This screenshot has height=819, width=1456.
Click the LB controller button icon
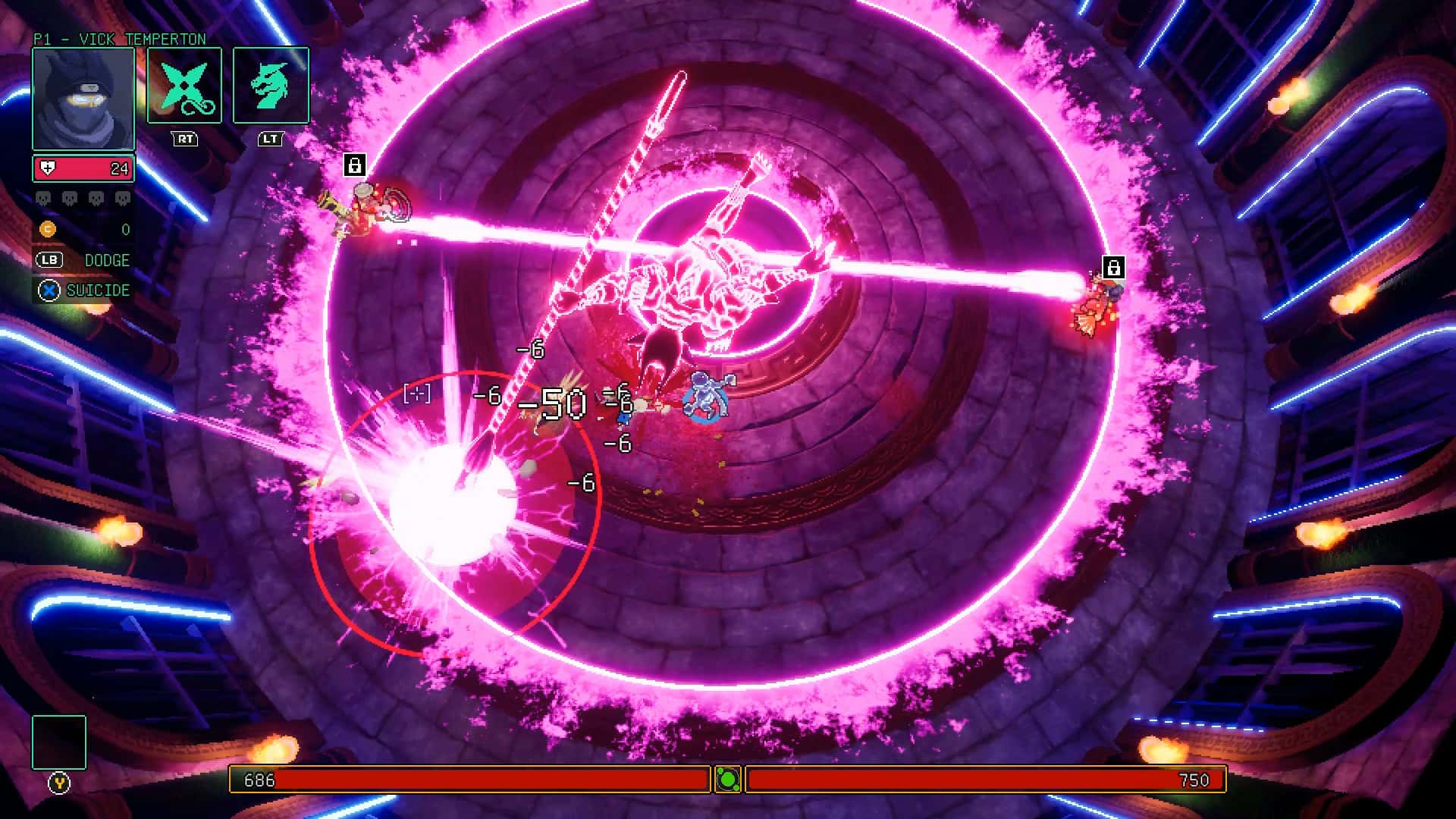pyautogui.click(x=49, y=260)
